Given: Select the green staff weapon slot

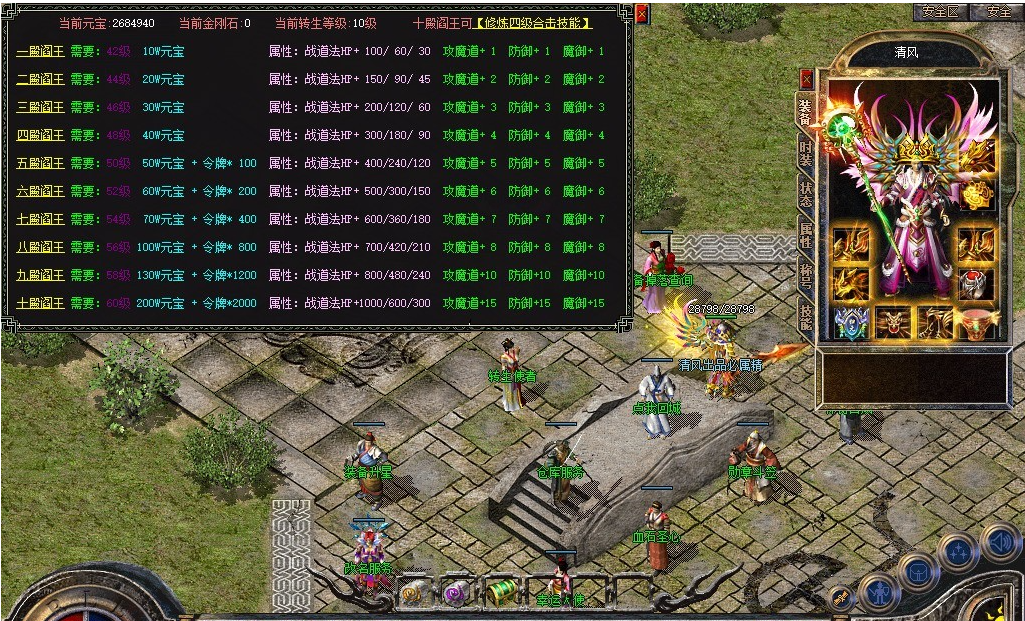Looking at the screenshot, I should pos(840,126).
